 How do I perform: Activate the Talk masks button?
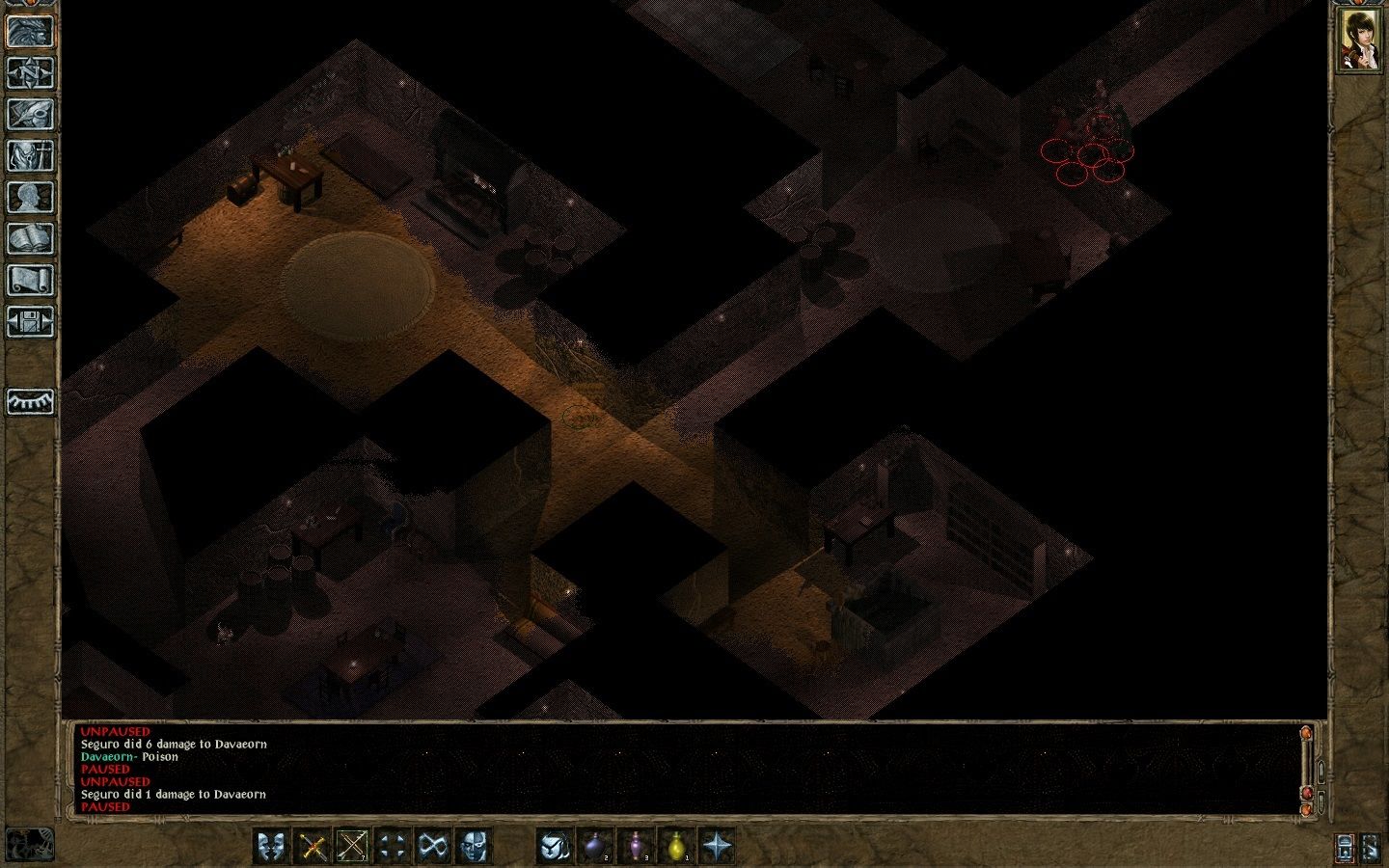point(271,847)
